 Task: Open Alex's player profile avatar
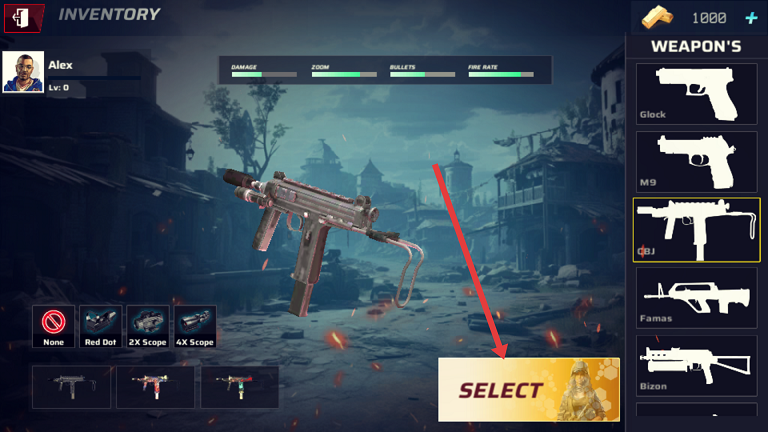pyautogui.click(x=23, y=72)
